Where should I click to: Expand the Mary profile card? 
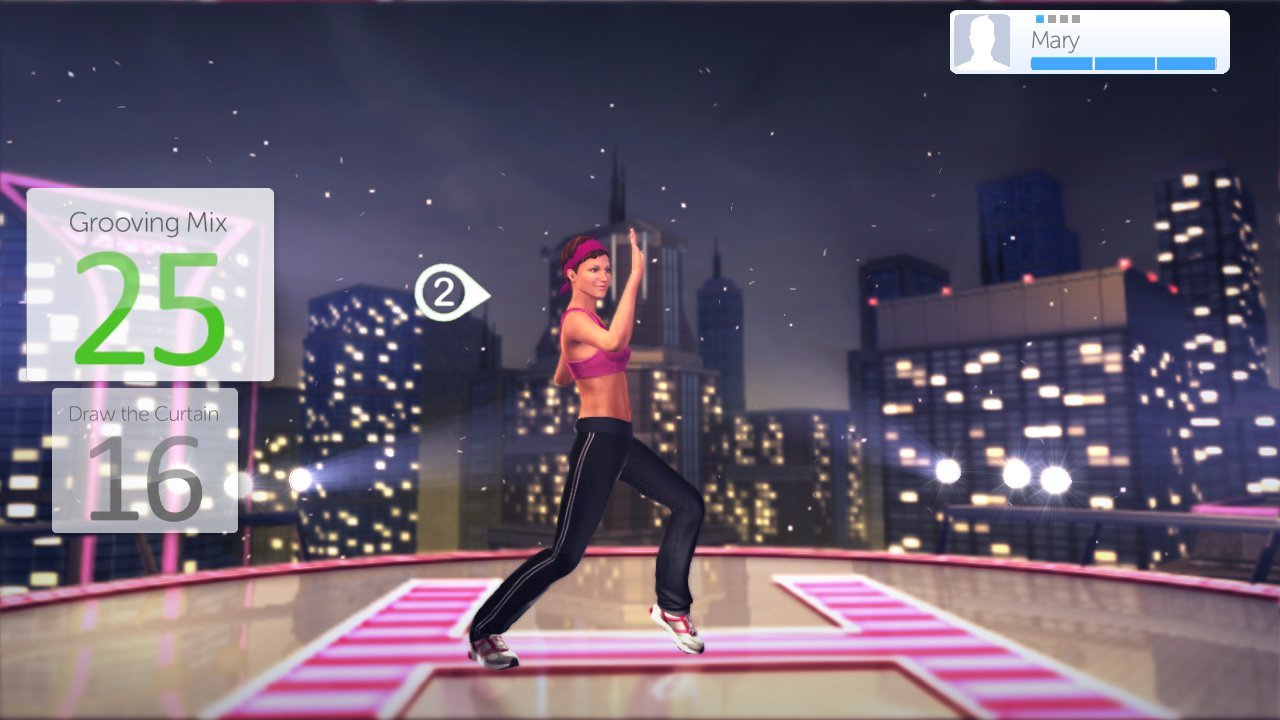[1088, 40]
